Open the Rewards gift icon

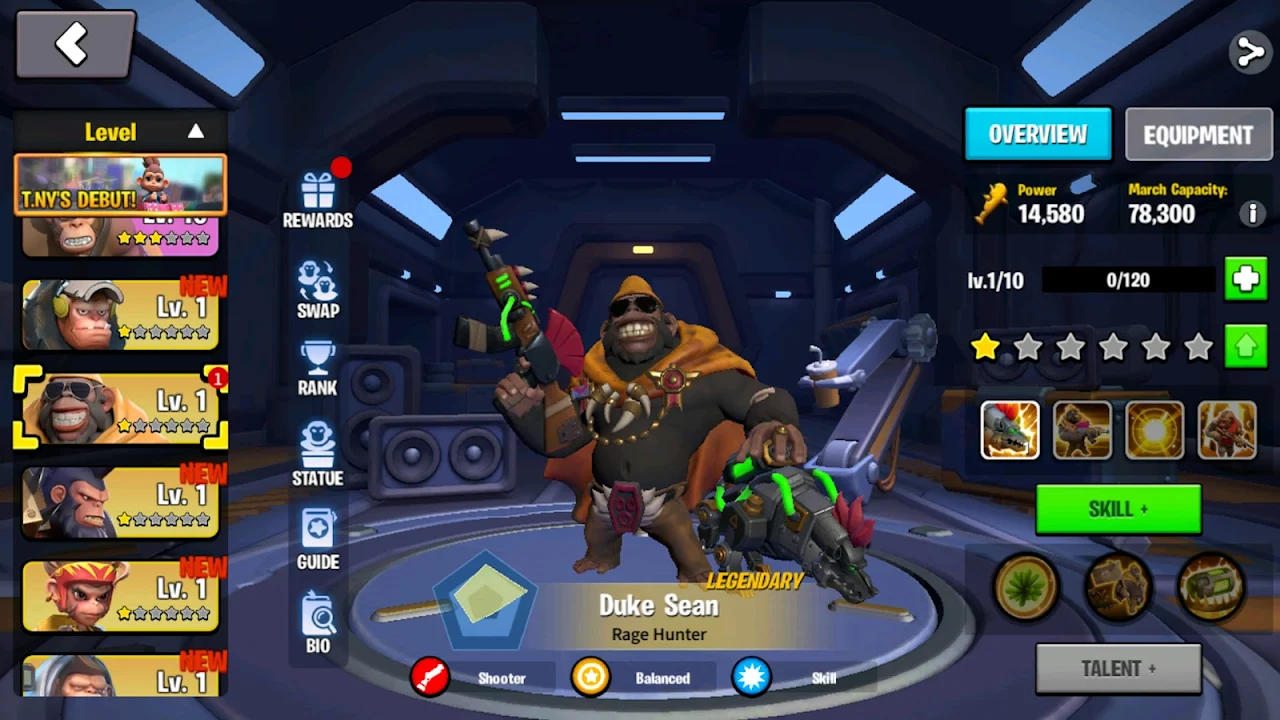(x=318, y=198)
